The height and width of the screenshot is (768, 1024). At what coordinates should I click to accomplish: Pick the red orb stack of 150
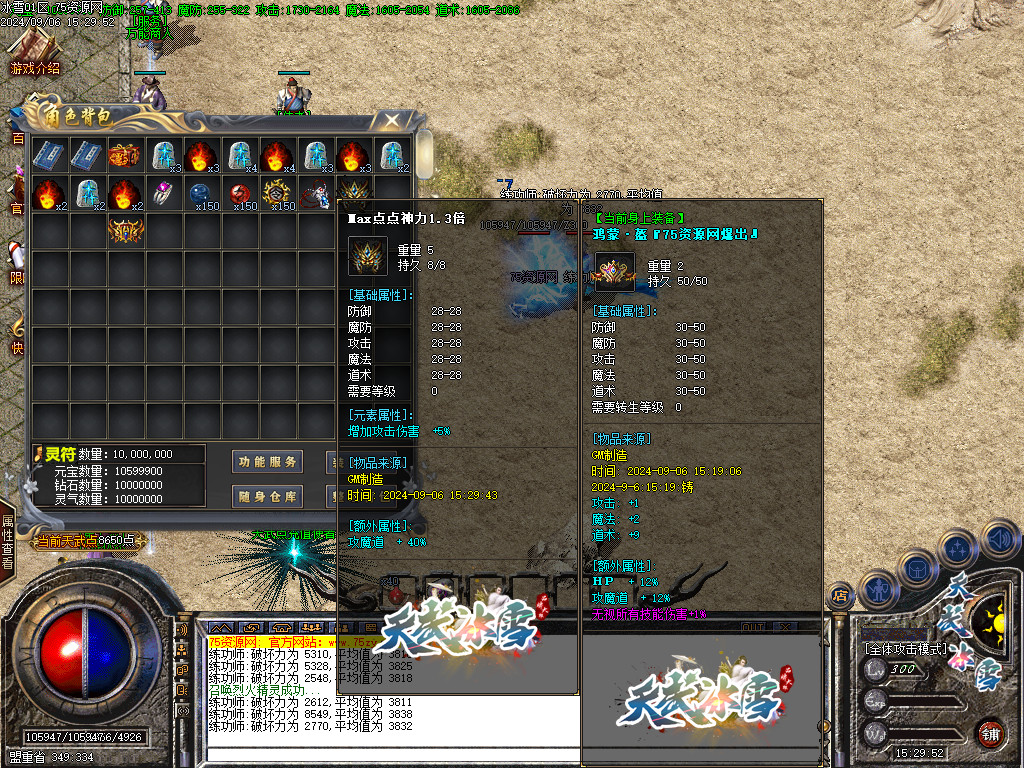pos(238,193)
